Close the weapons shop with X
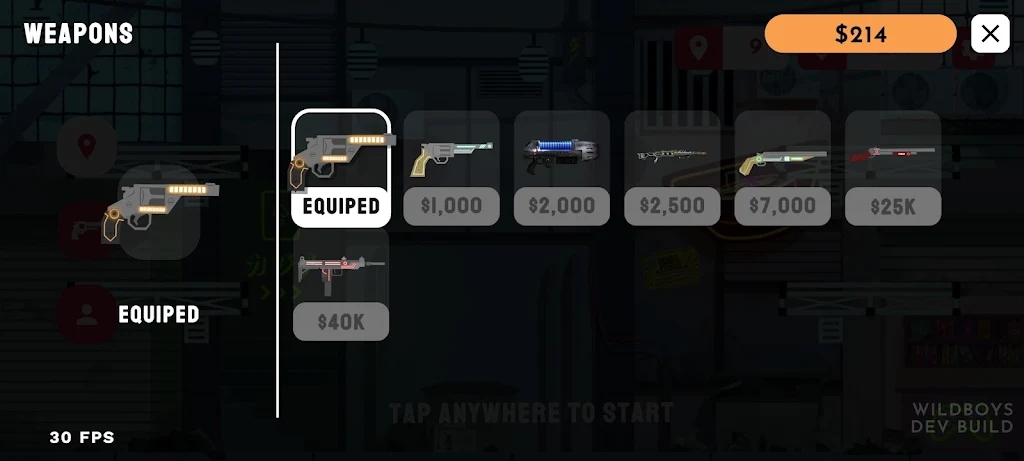The height and width of the screenshot is (461, 1024). click(x=990, y=34)
